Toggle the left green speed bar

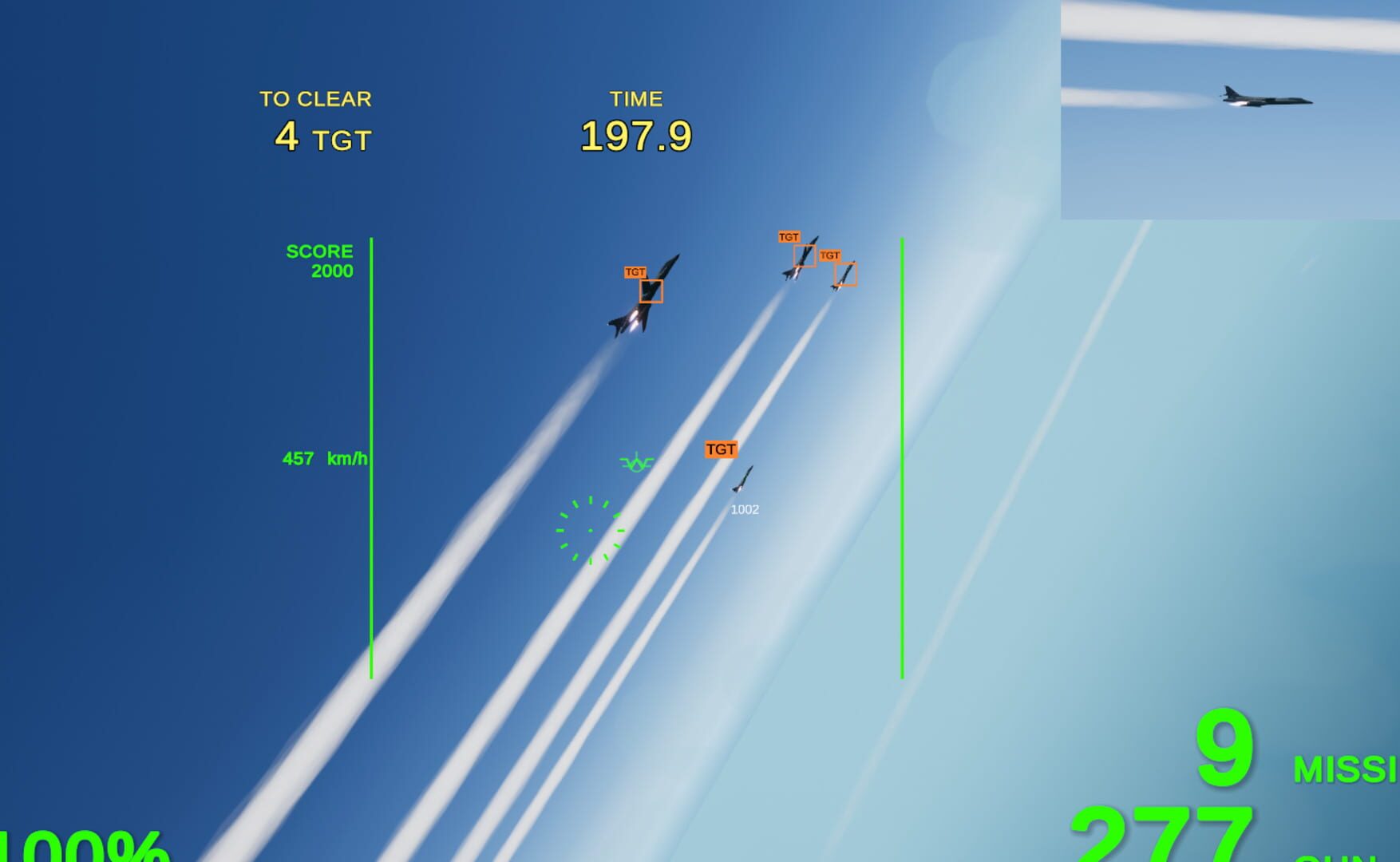click(x=372, y=459)
